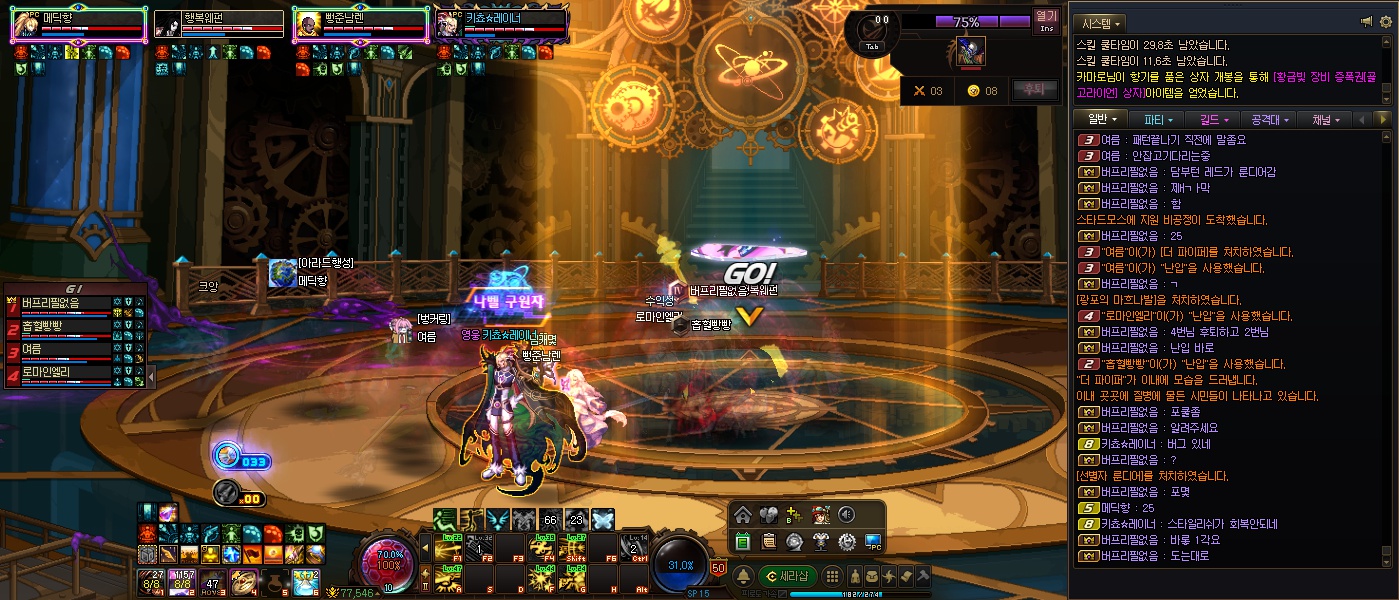This screenshot has height=600, width=1399.
Task: Open the 시스템 chat dropdown
Action: [1100, 22]
